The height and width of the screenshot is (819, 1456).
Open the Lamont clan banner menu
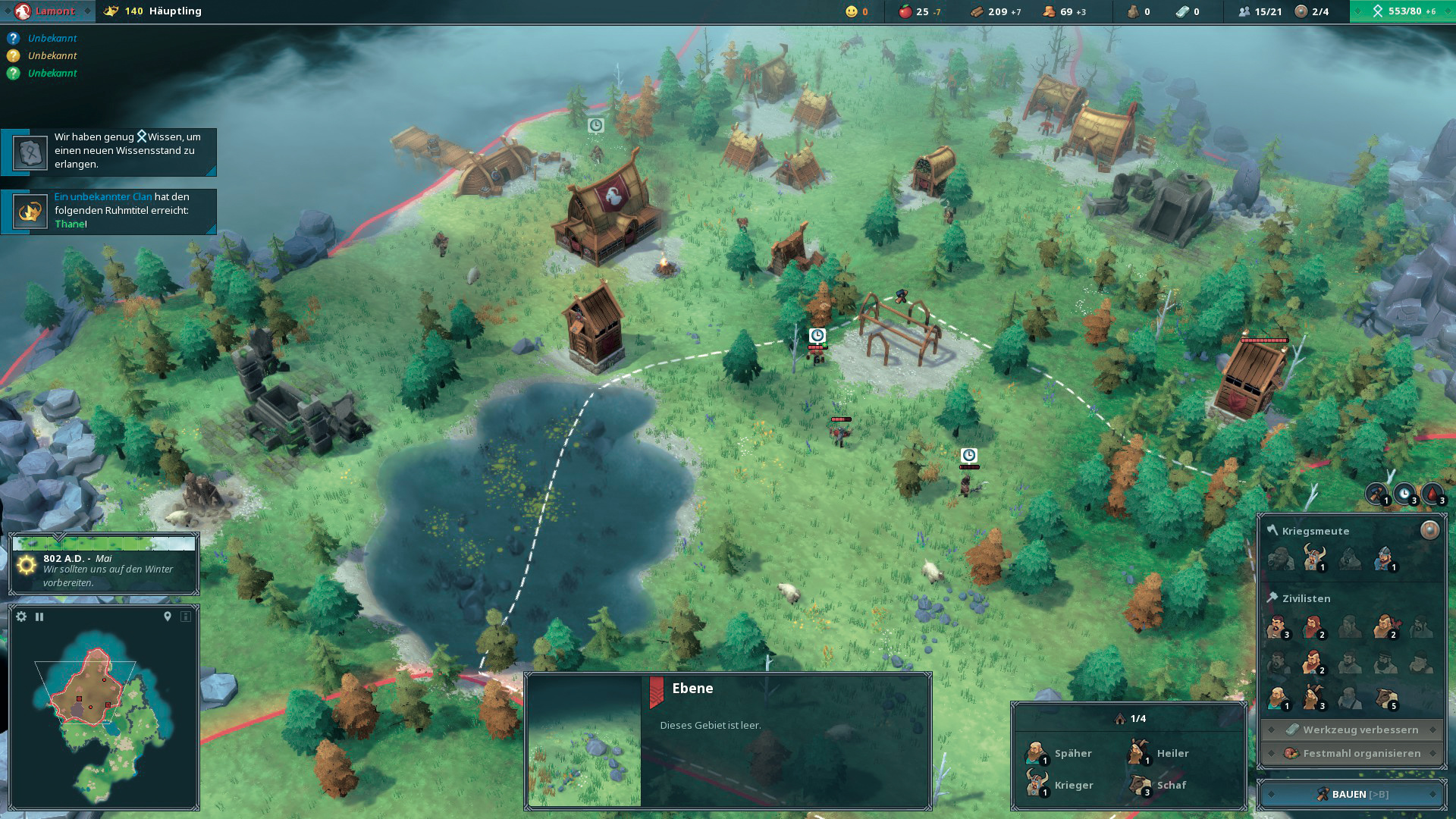tap(47, 11)
